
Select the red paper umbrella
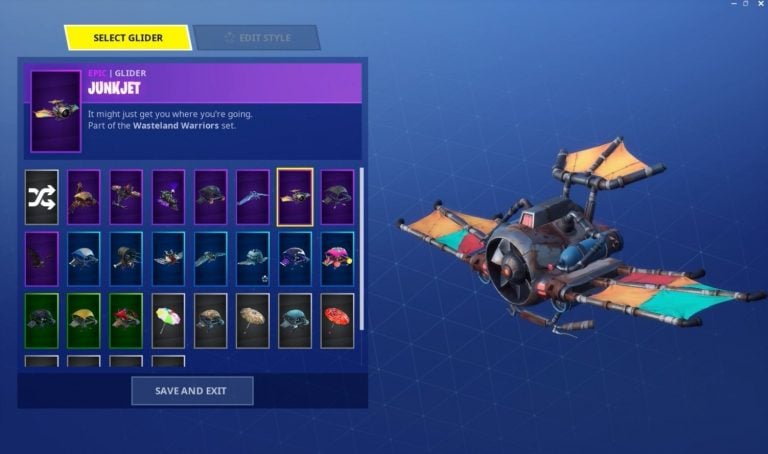337,321
